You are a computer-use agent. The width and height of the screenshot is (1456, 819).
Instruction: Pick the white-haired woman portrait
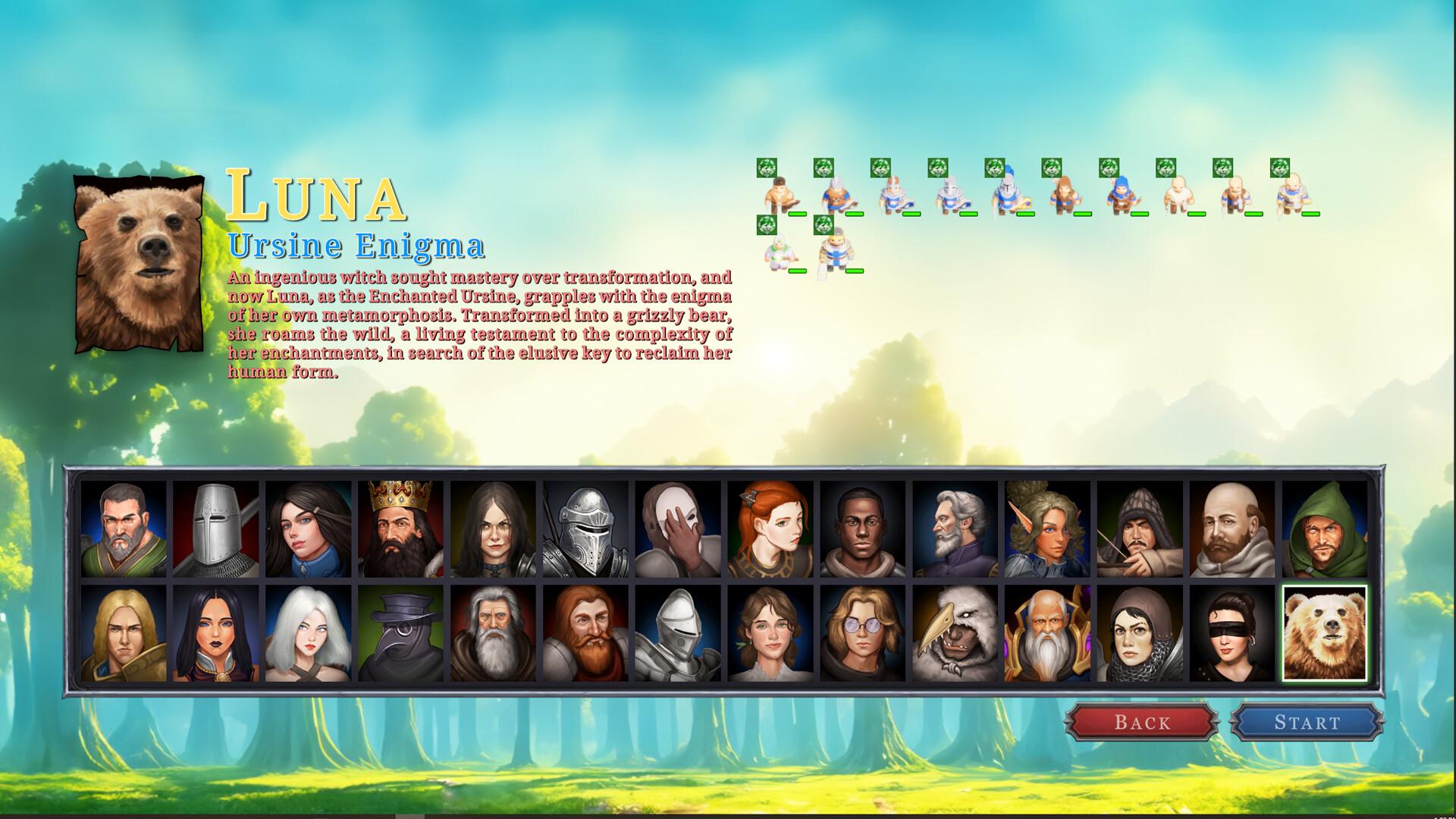pos(309,633)
